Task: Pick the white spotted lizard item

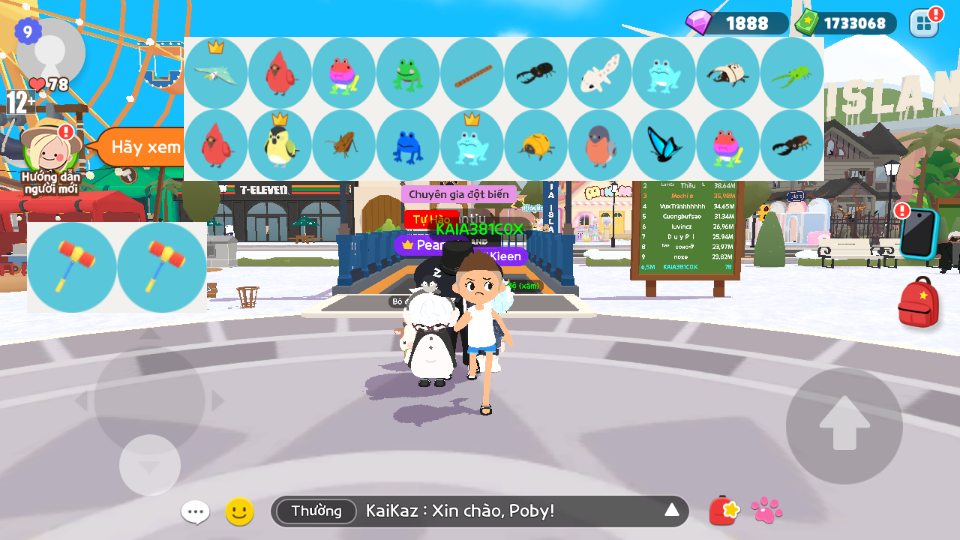Action: click(600, 73)
